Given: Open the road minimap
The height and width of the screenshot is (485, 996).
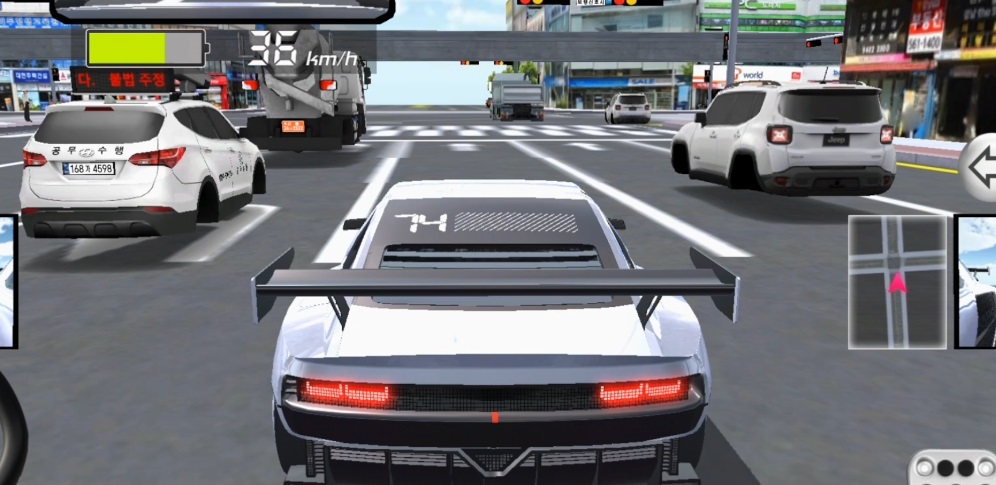Looking at the screenshot, I should coord(897,281).
